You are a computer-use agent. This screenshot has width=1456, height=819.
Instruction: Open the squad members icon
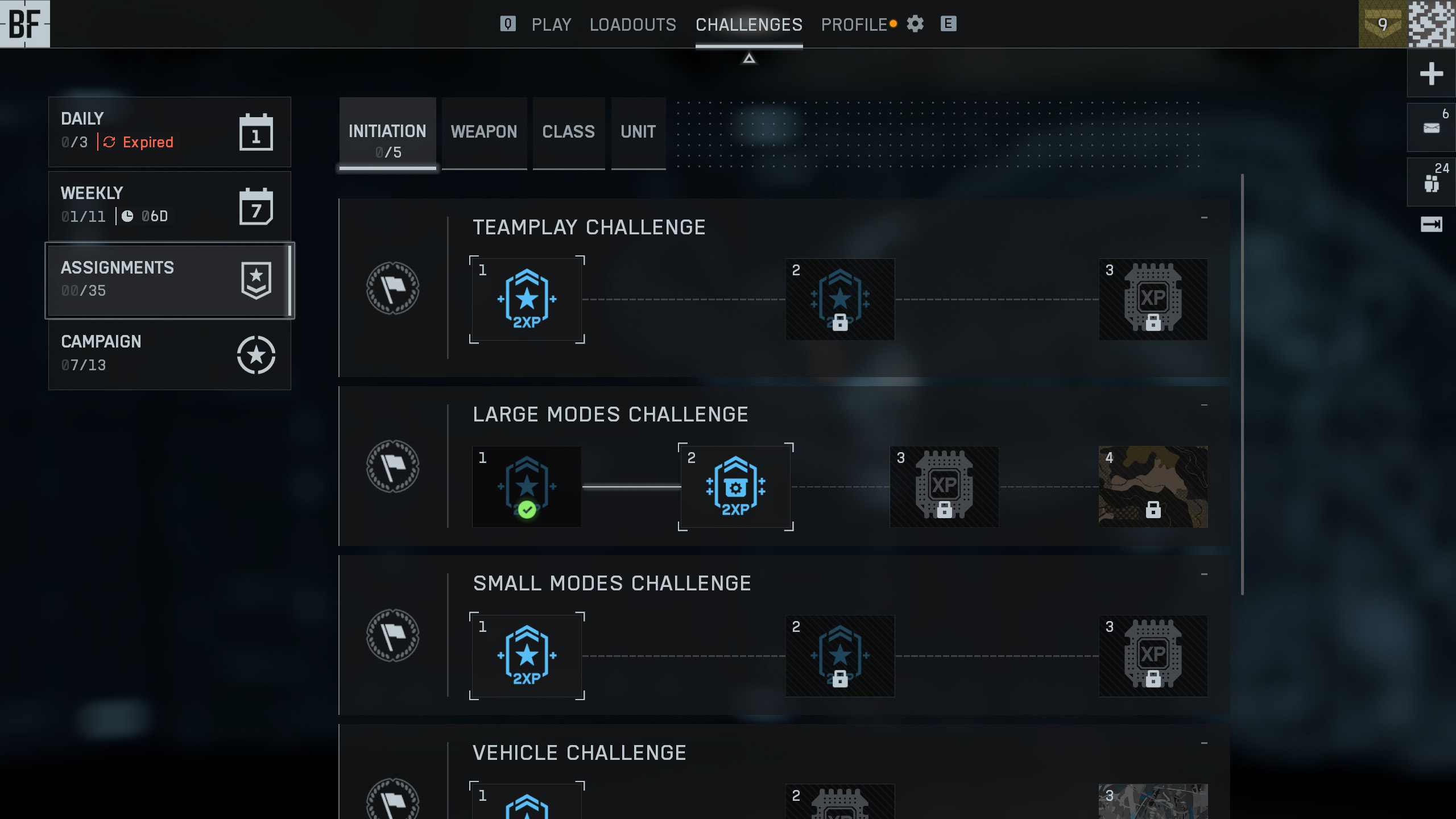(1431, 183)
